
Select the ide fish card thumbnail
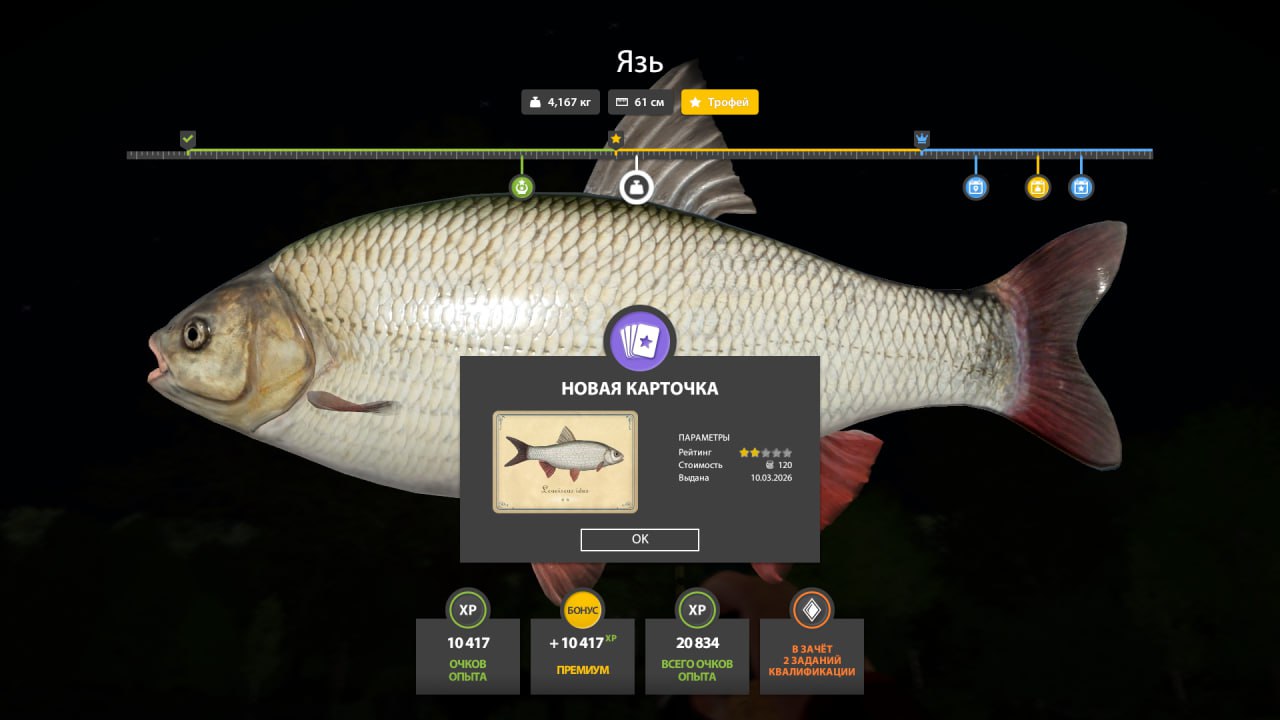click(x=565, y=462)
